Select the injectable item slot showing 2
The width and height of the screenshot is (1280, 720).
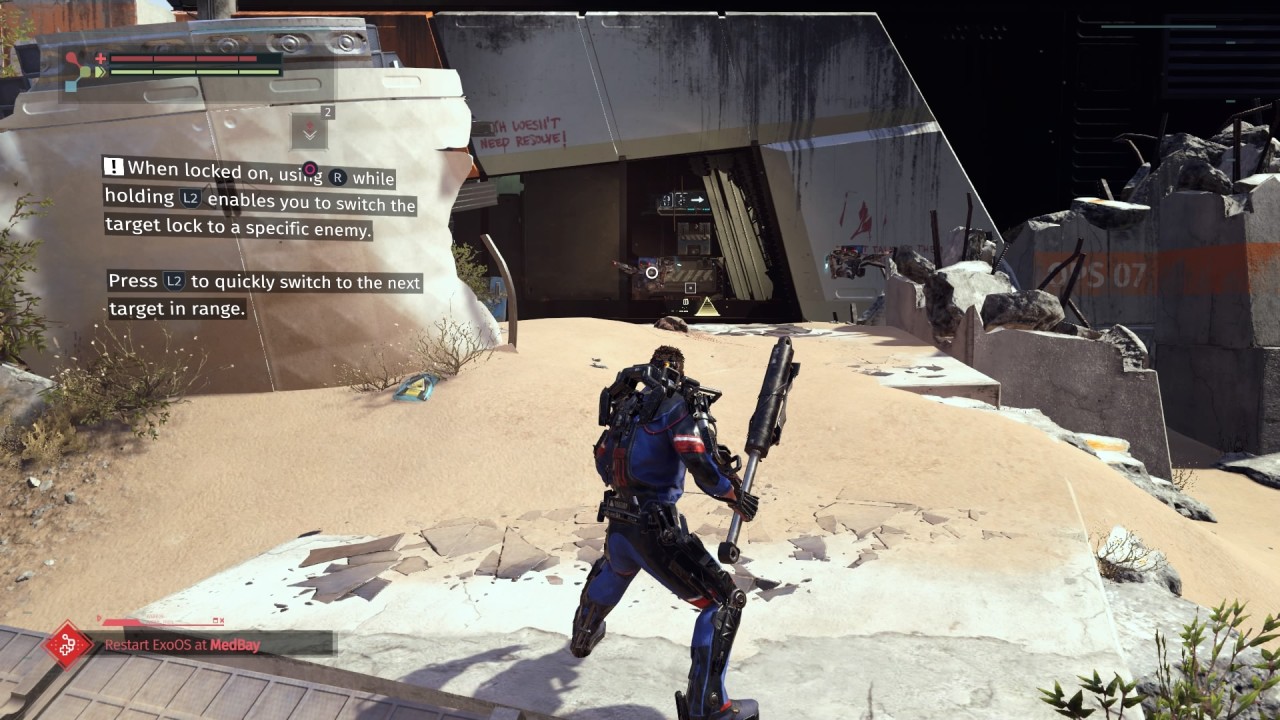coord(309,131)
